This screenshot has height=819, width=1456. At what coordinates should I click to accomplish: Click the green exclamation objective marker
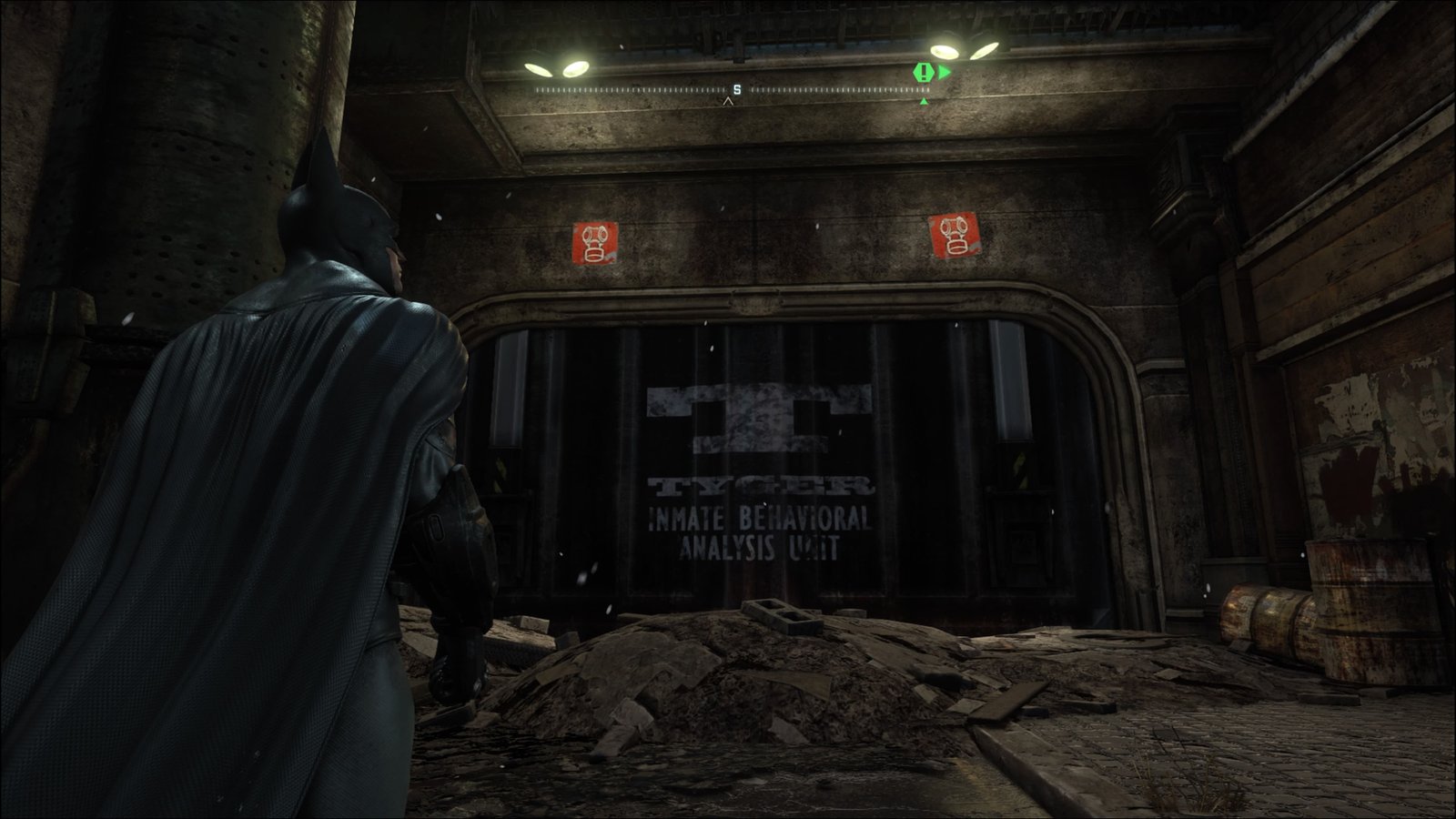tap(925, 72)
